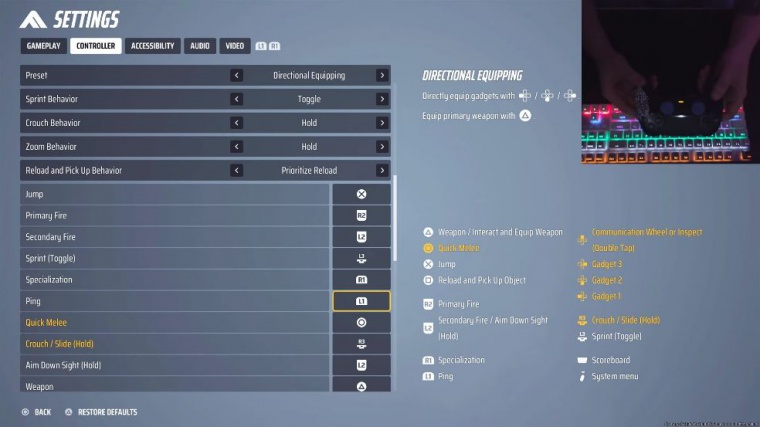760x427 pixels.
Task: Open the Audio settings tab
Action: point(200,46)
